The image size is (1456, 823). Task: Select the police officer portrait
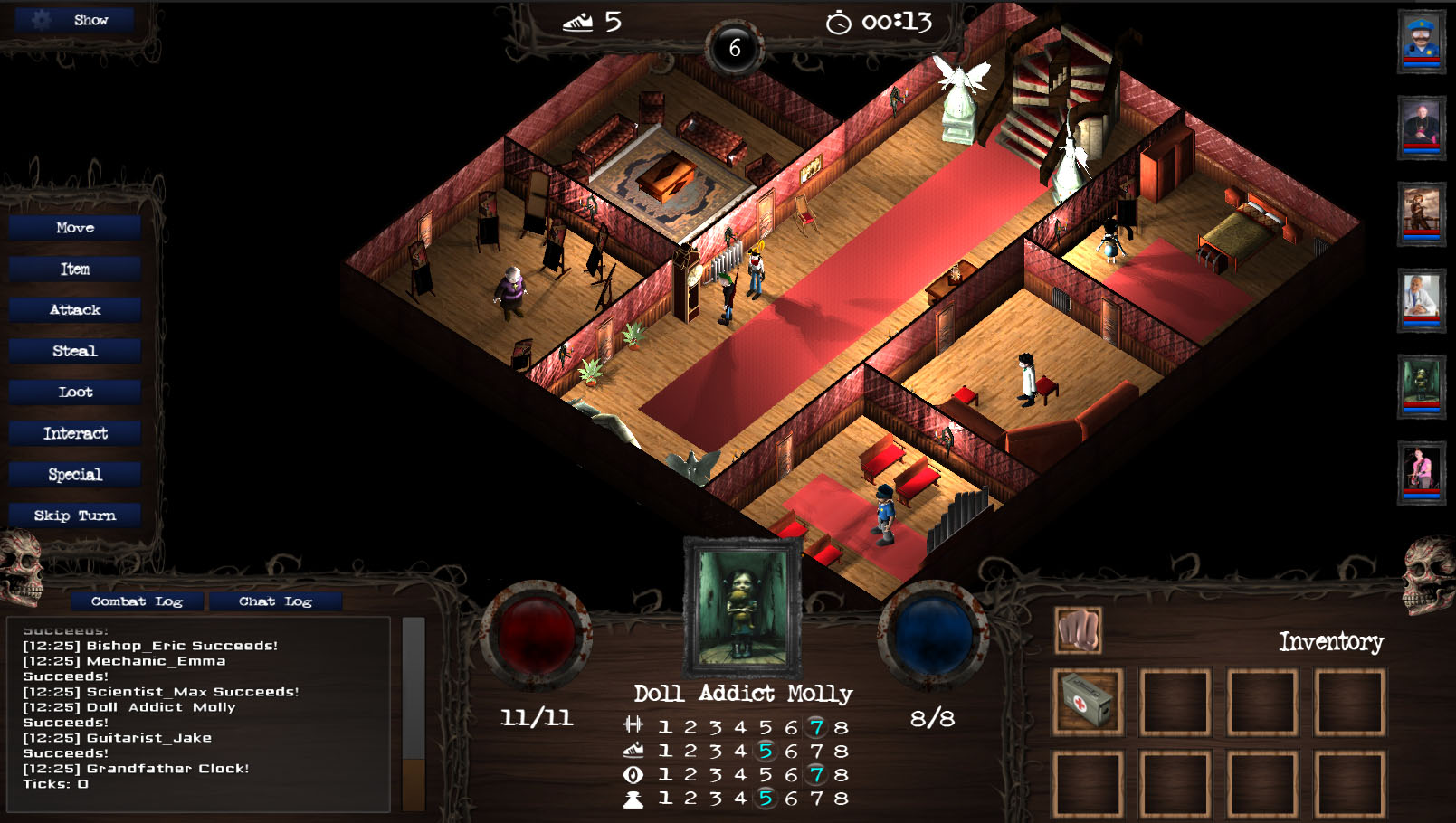coord(1422,42)
